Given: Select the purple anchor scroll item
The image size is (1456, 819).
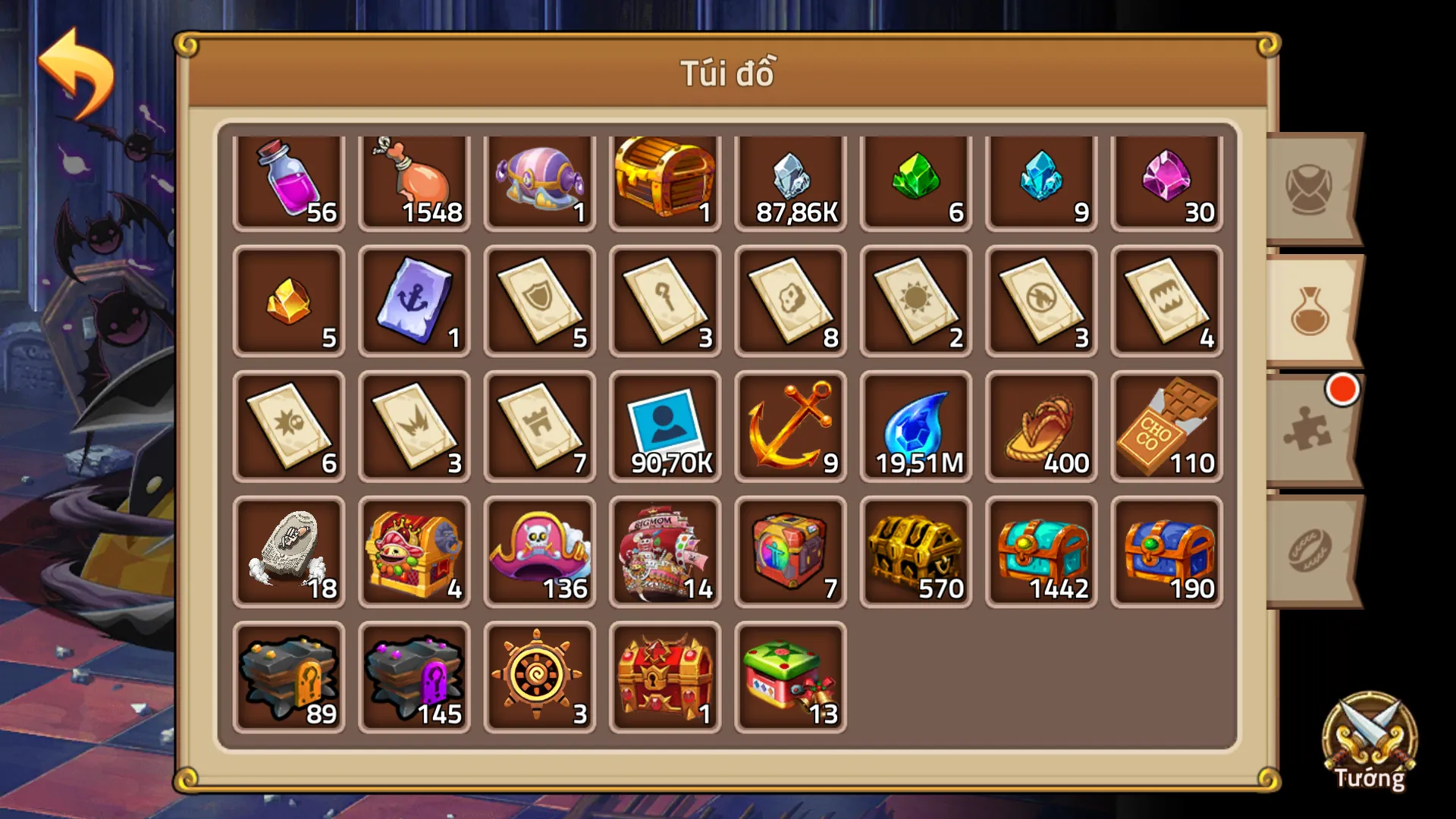Looking at the screenshot, I should pos(414,303).
